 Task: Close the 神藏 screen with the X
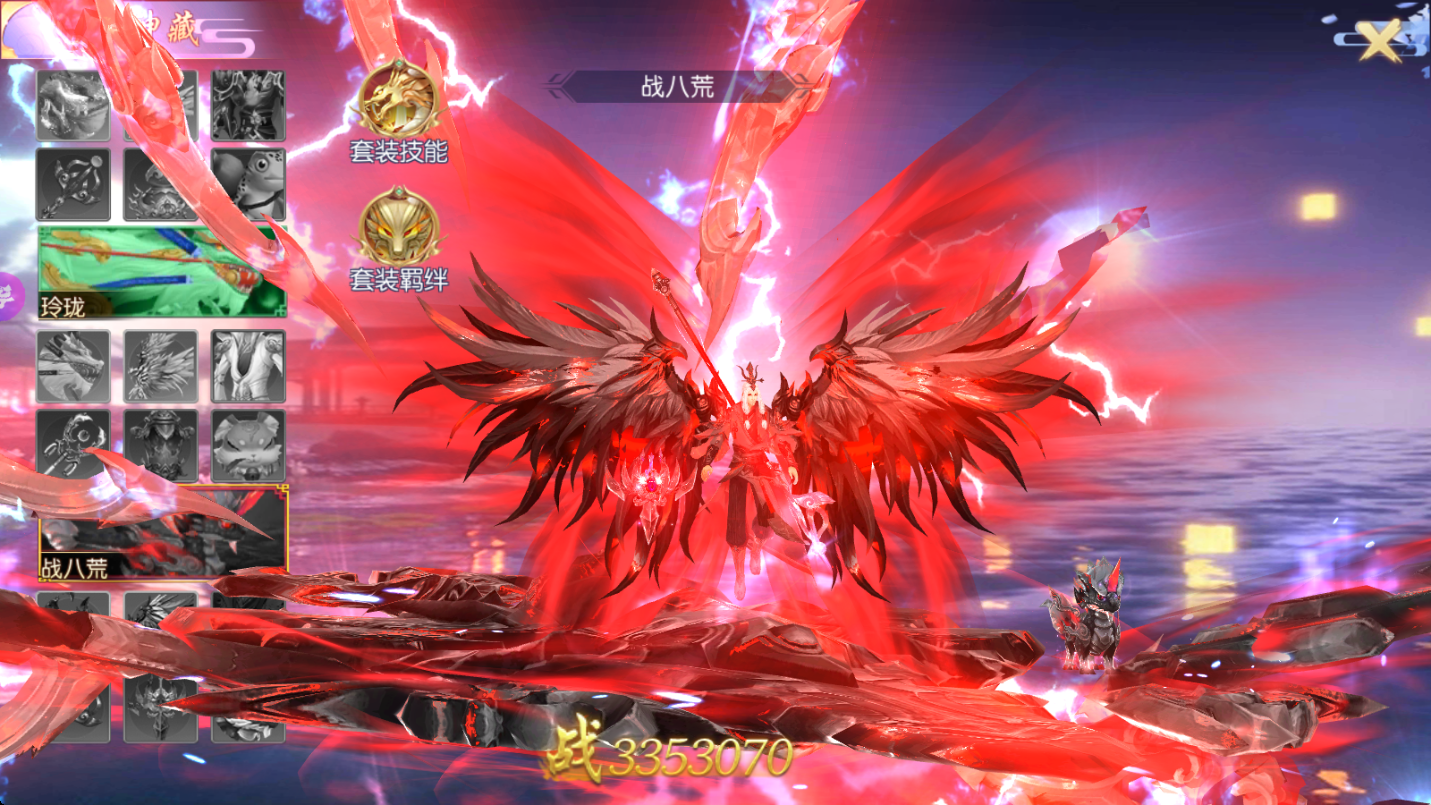coord(1381,42)
